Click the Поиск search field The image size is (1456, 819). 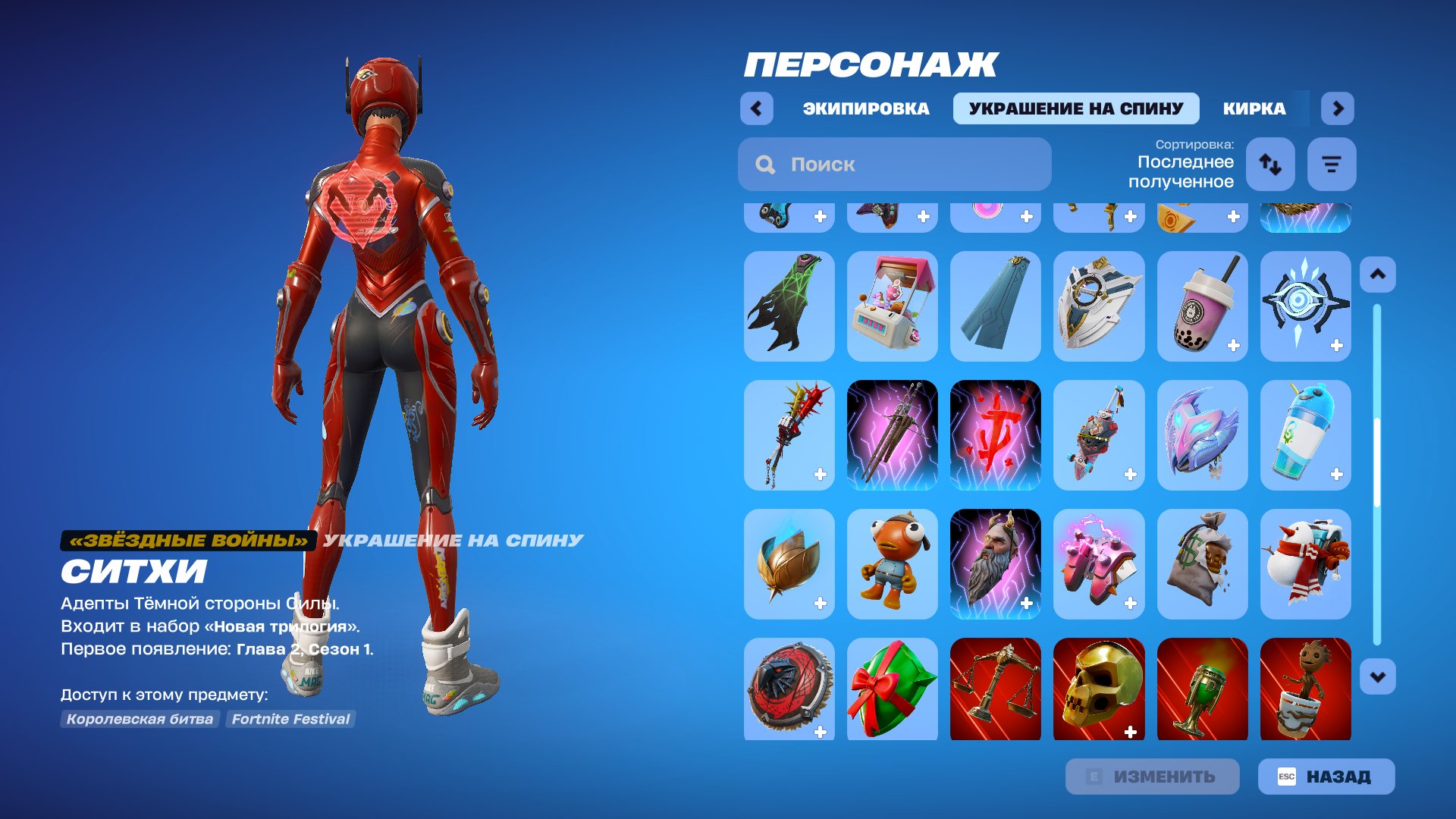[893, 164]
